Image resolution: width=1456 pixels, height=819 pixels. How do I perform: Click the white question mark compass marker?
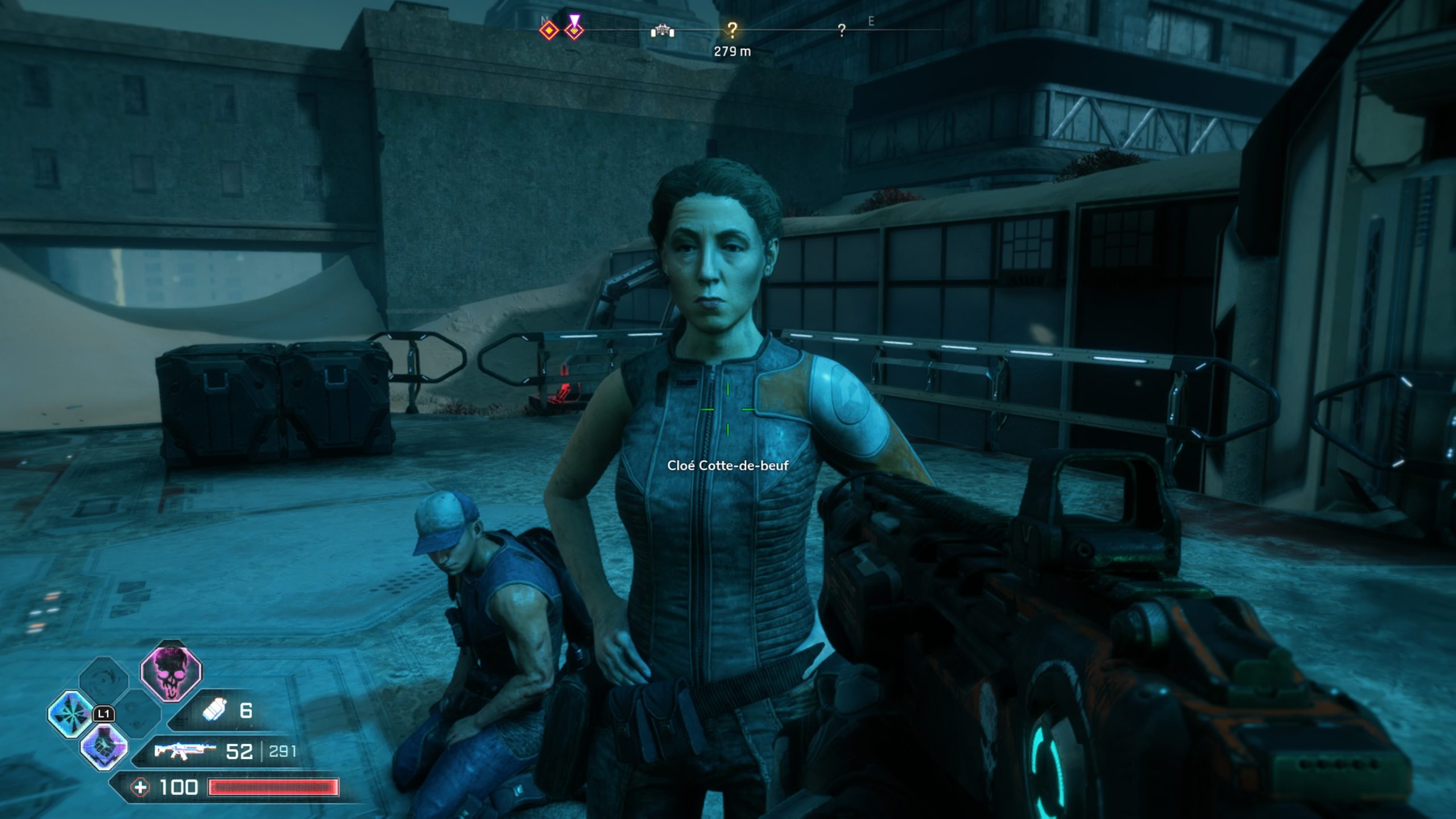tap(841, 31)
